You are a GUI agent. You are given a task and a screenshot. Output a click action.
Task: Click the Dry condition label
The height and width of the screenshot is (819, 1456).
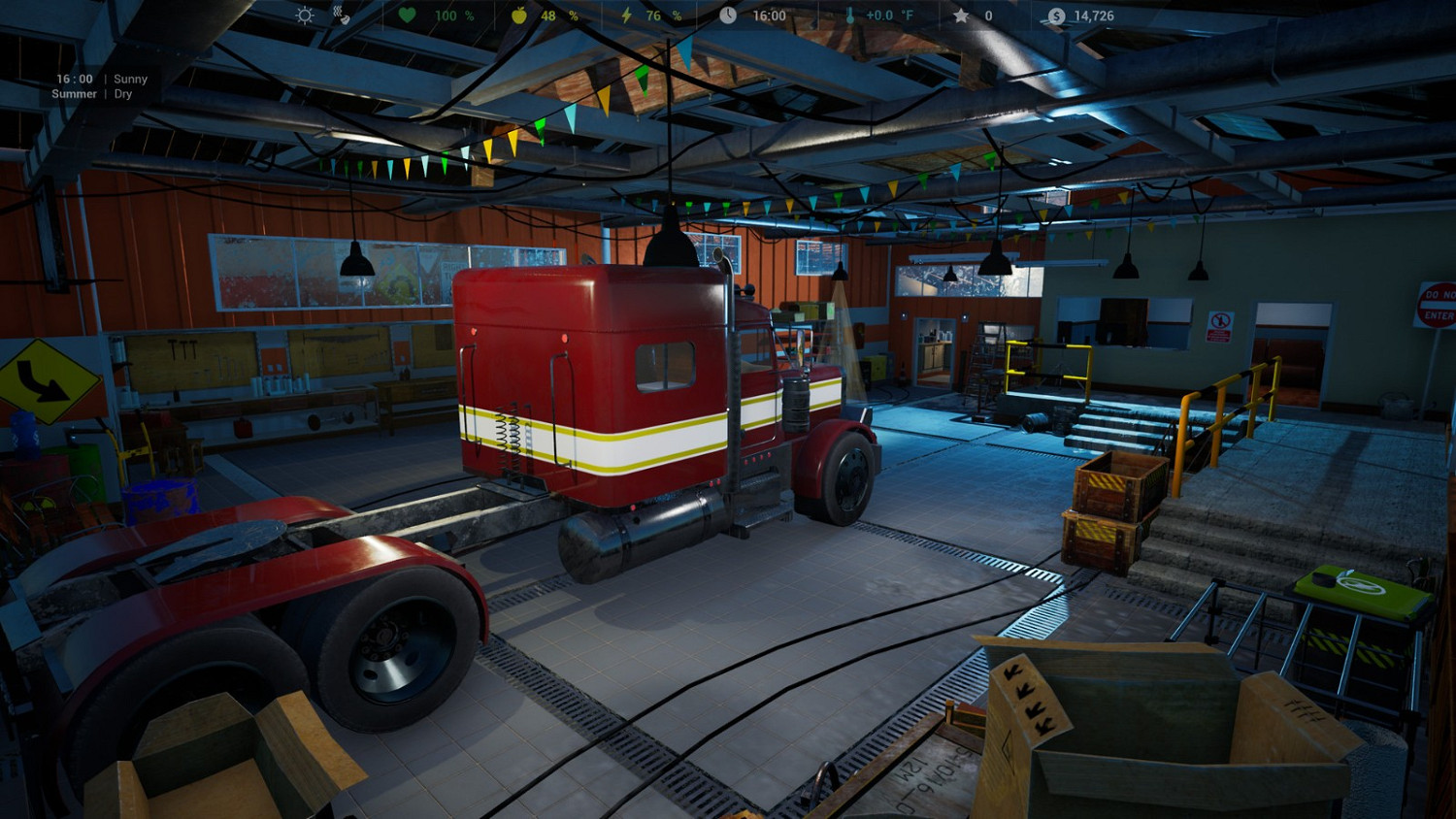[123, 94]
